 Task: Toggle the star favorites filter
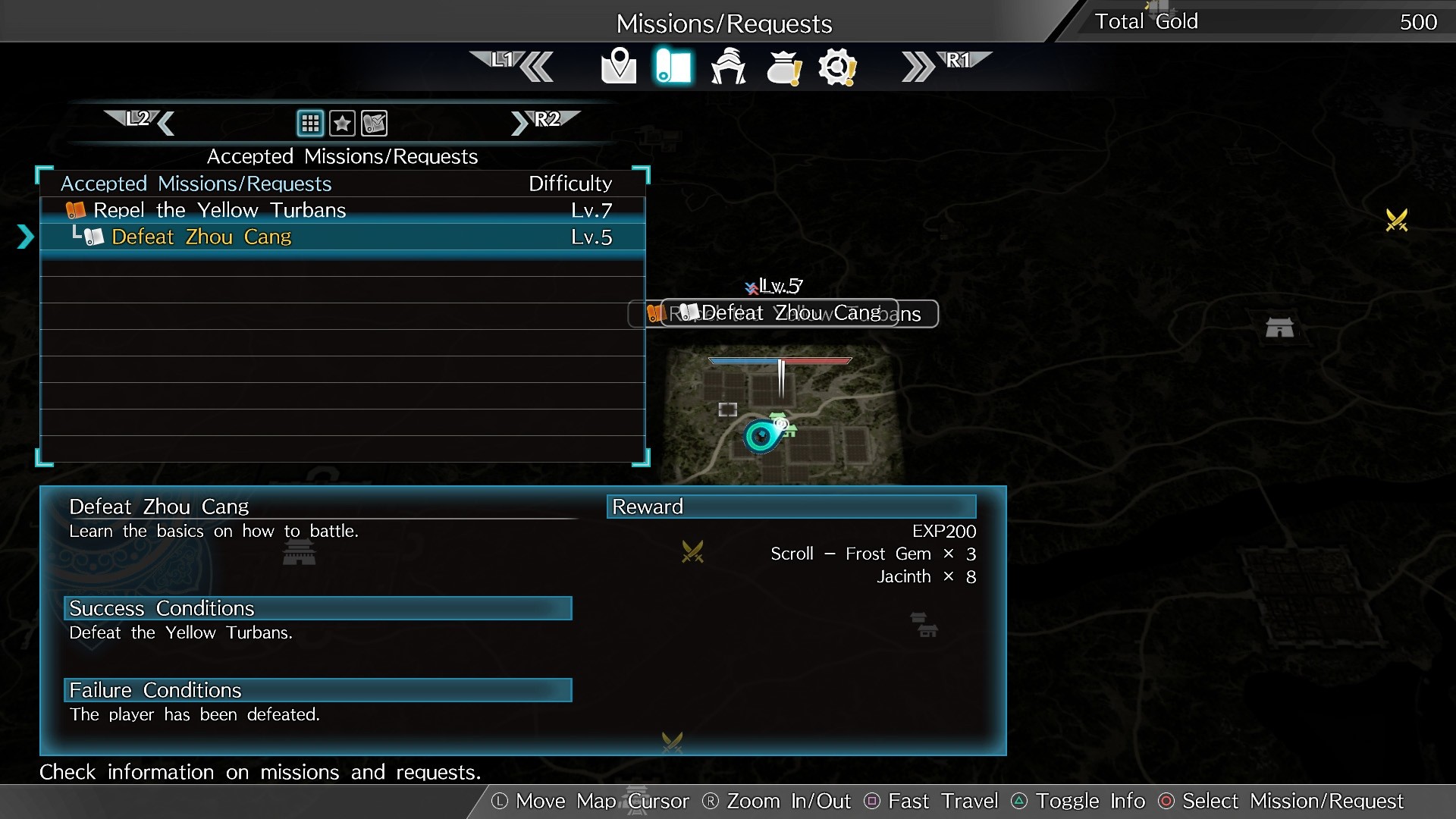pos(343,123)
